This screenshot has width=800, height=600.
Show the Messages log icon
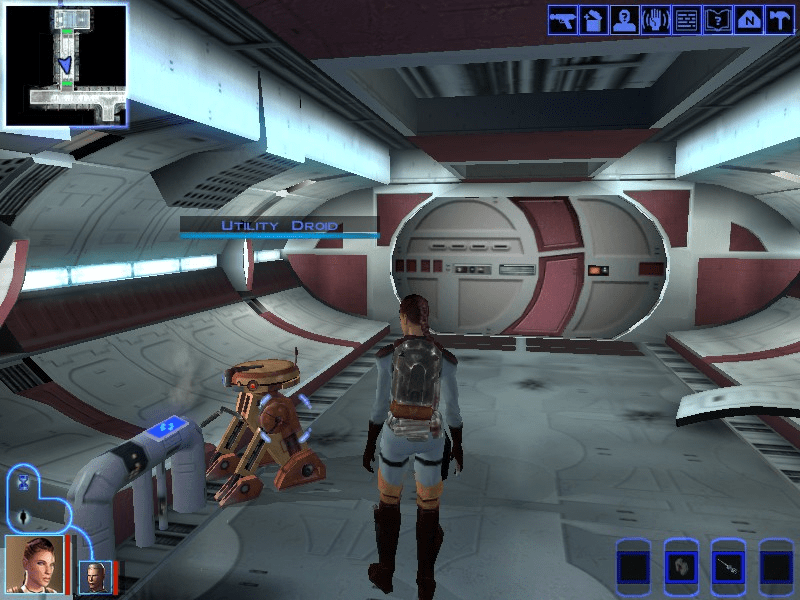(686, 20)
